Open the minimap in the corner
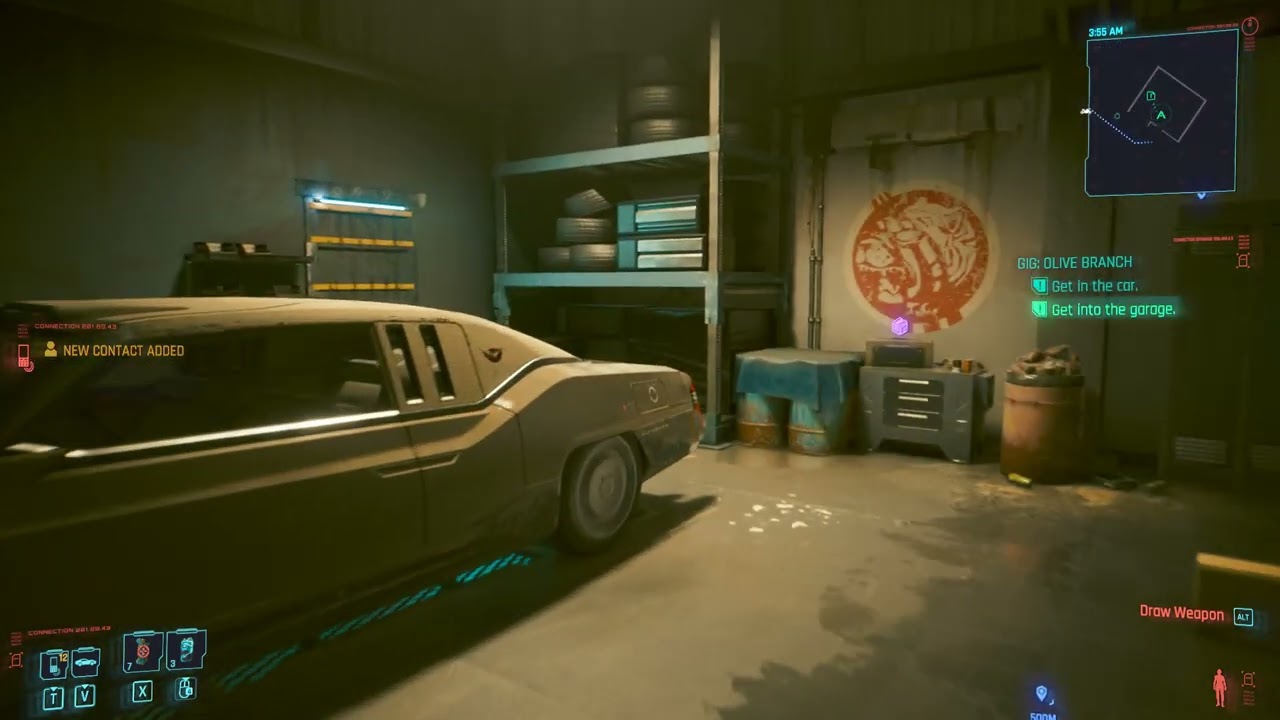1280x720 pixels. (1162, 112)
